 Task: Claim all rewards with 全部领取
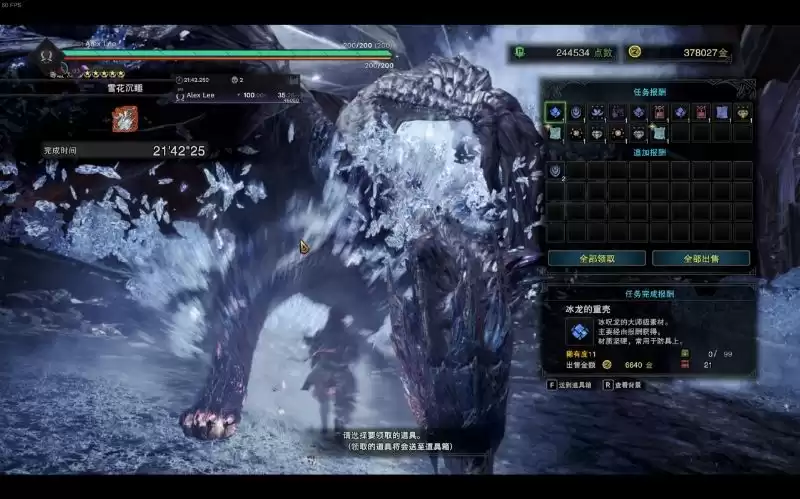pos(595,258)
